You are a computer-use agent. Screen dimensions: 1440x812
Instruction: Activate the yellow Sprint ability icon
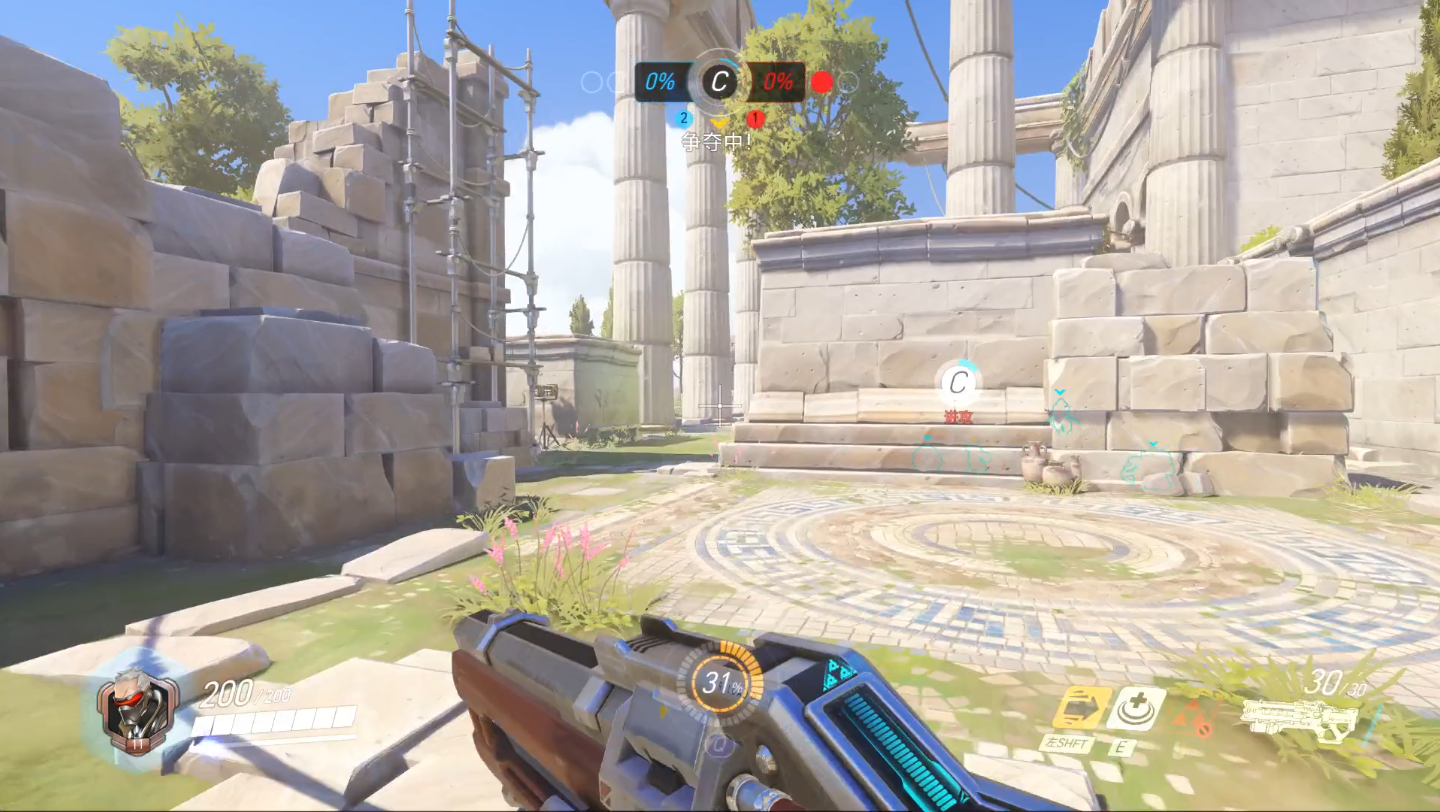click(1081, 707)
